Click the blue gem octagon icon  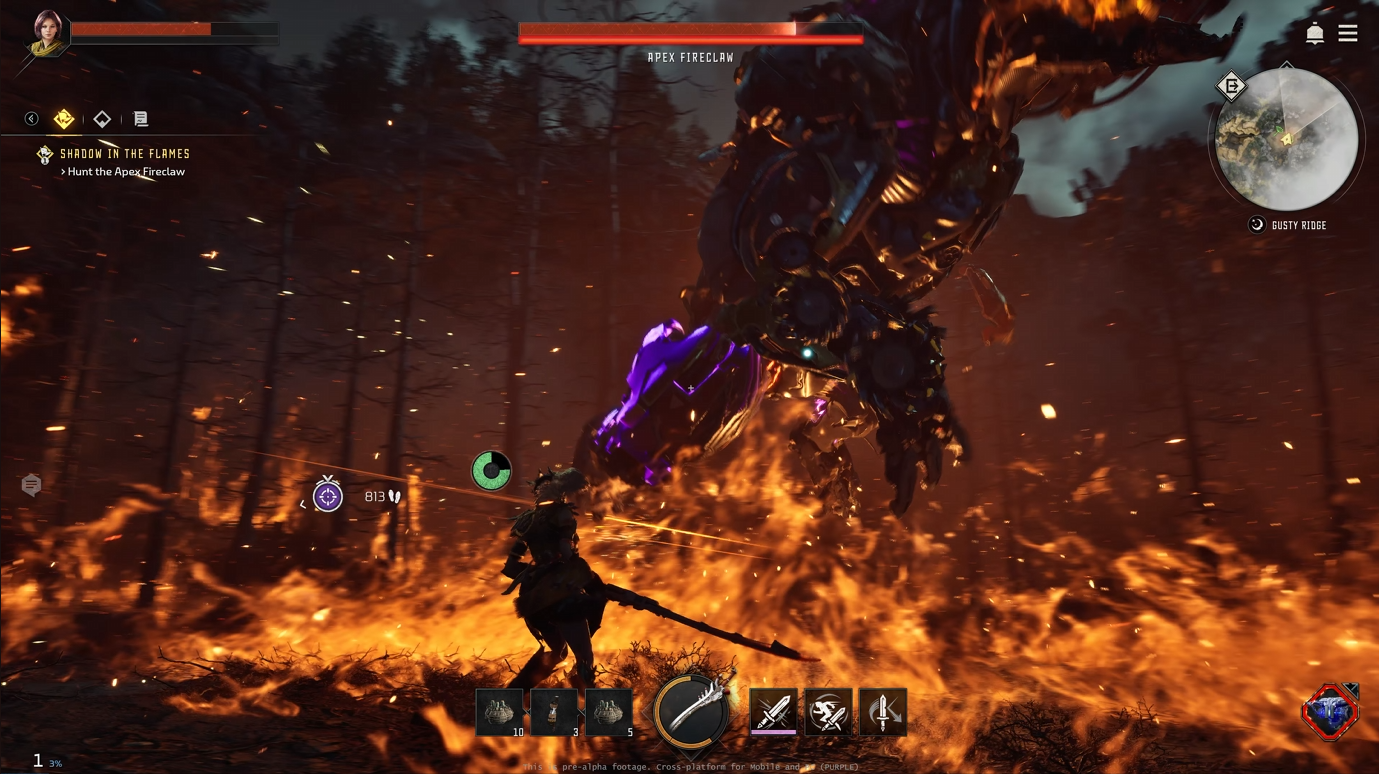(x=1330, y=712)
